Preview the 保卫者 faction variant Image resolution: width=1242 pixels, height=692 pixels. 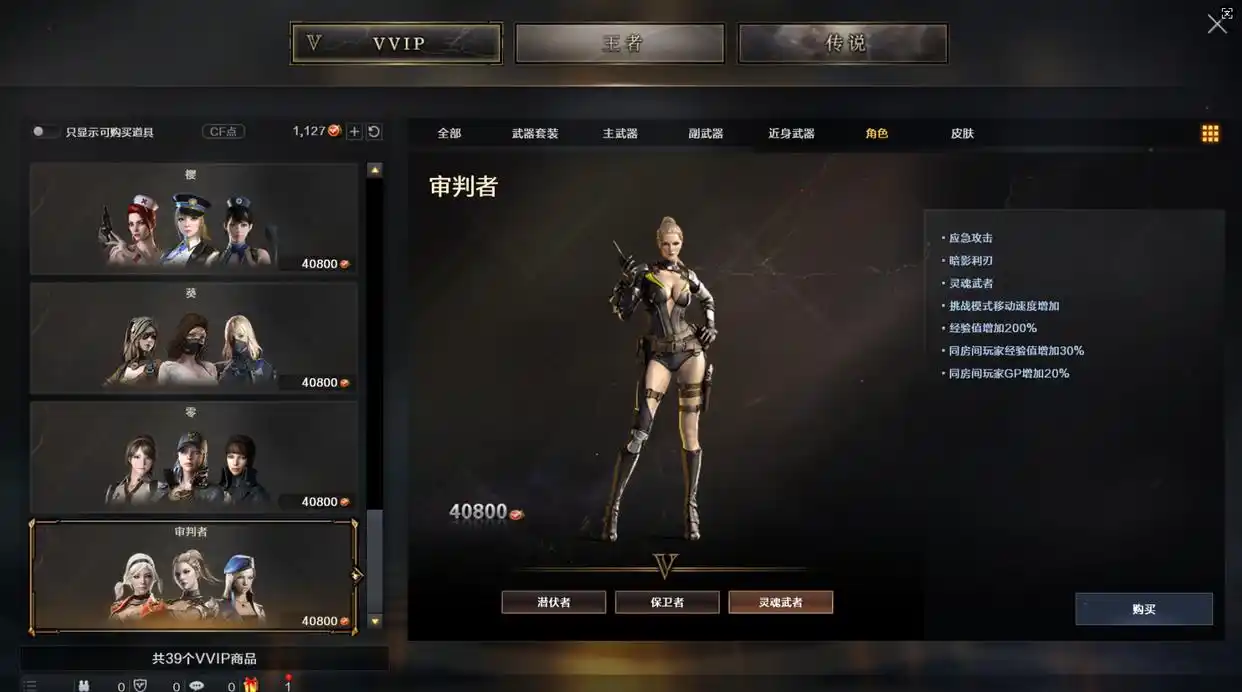coord(667,602)
